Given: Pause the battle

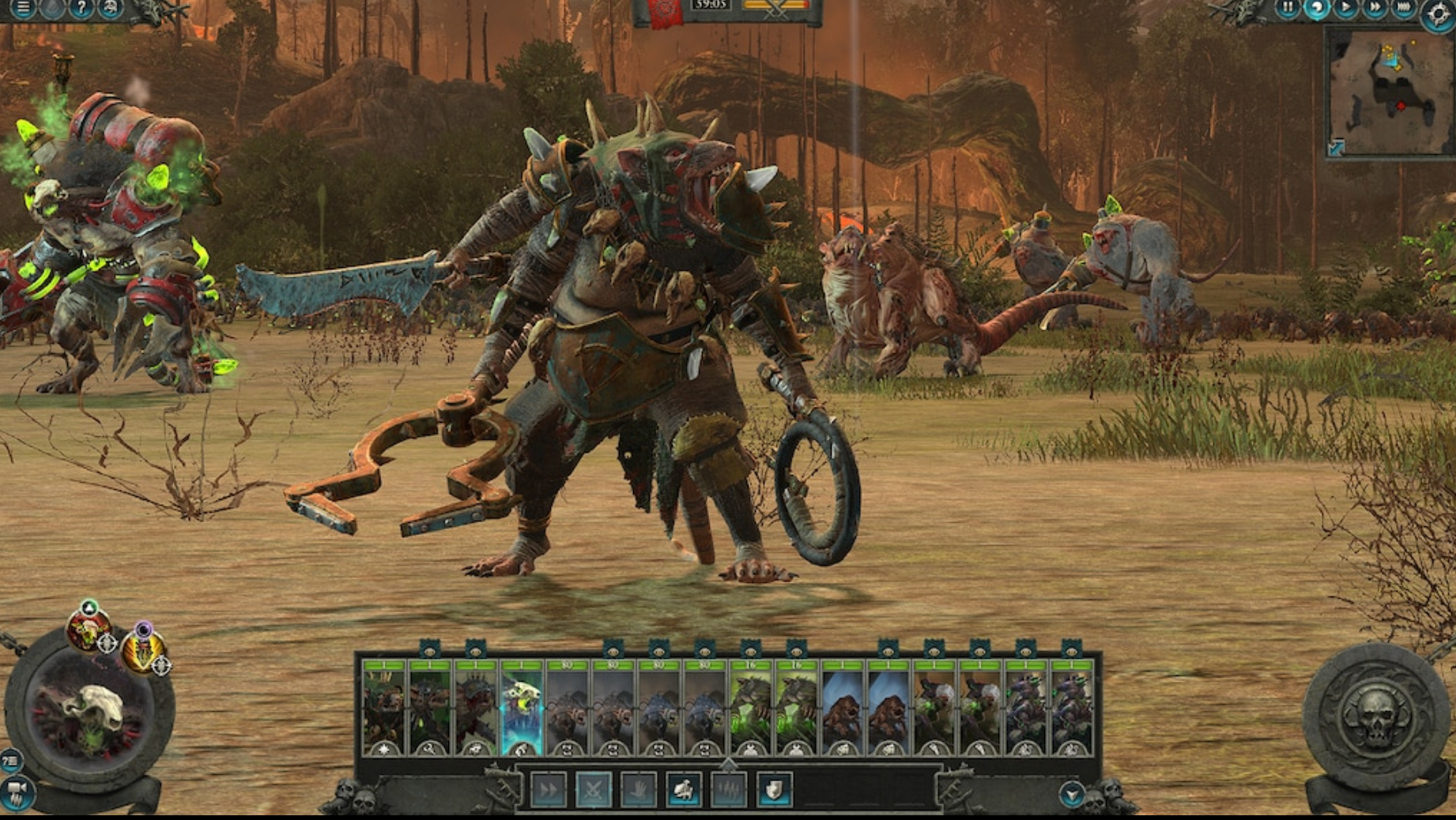Looking at the screenshot, I should click(x=1288, y=9).
